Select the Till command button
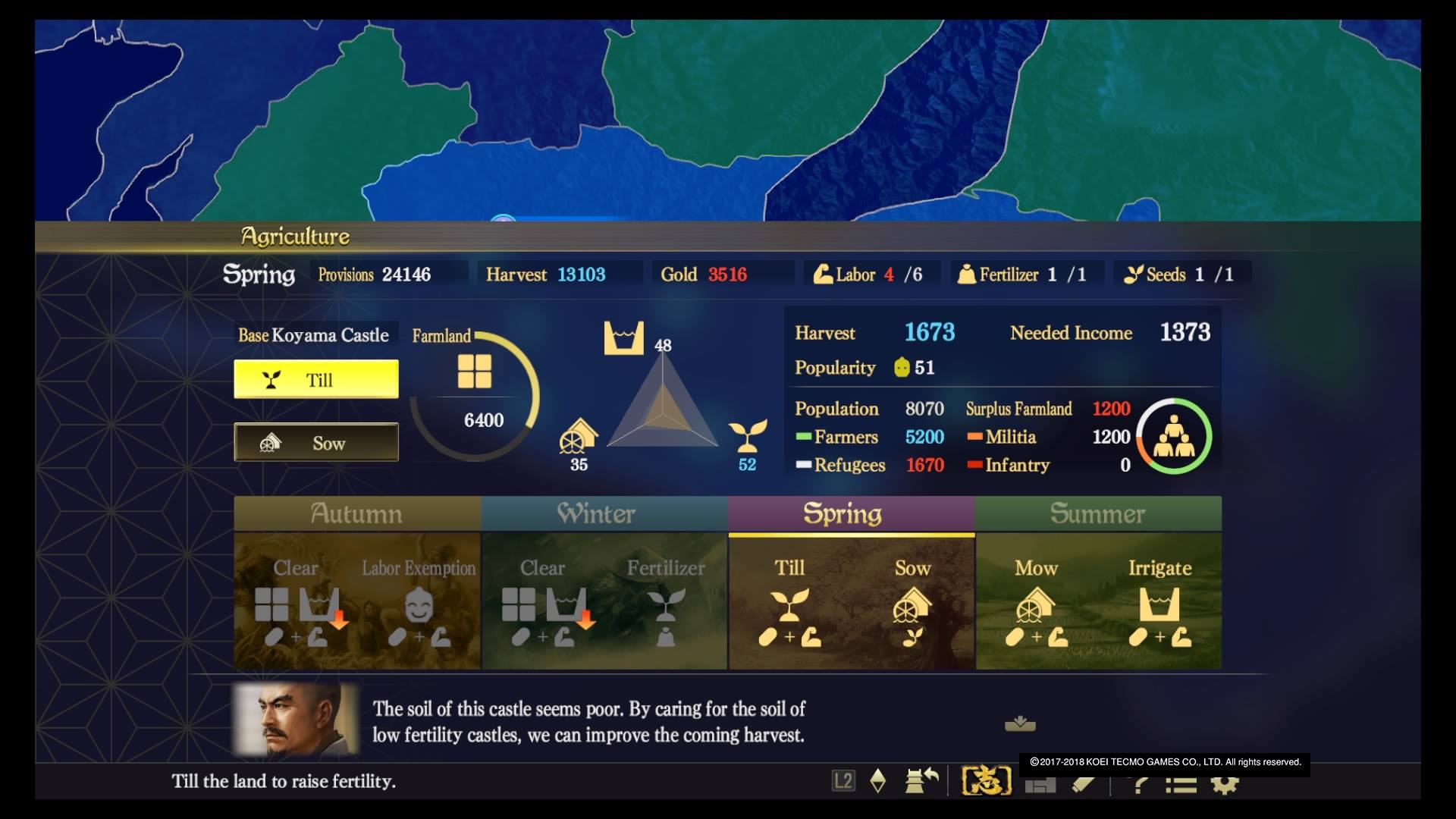The image size is (1456, 819). point(316,379)
